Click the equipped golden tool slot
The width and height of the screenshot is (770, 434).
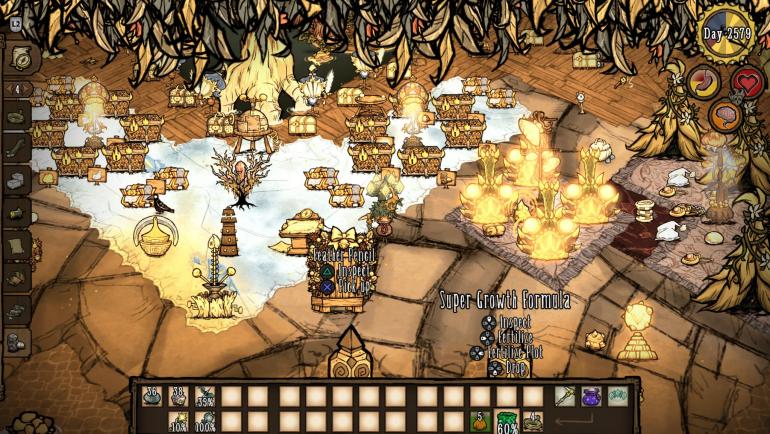pos(565,396)
